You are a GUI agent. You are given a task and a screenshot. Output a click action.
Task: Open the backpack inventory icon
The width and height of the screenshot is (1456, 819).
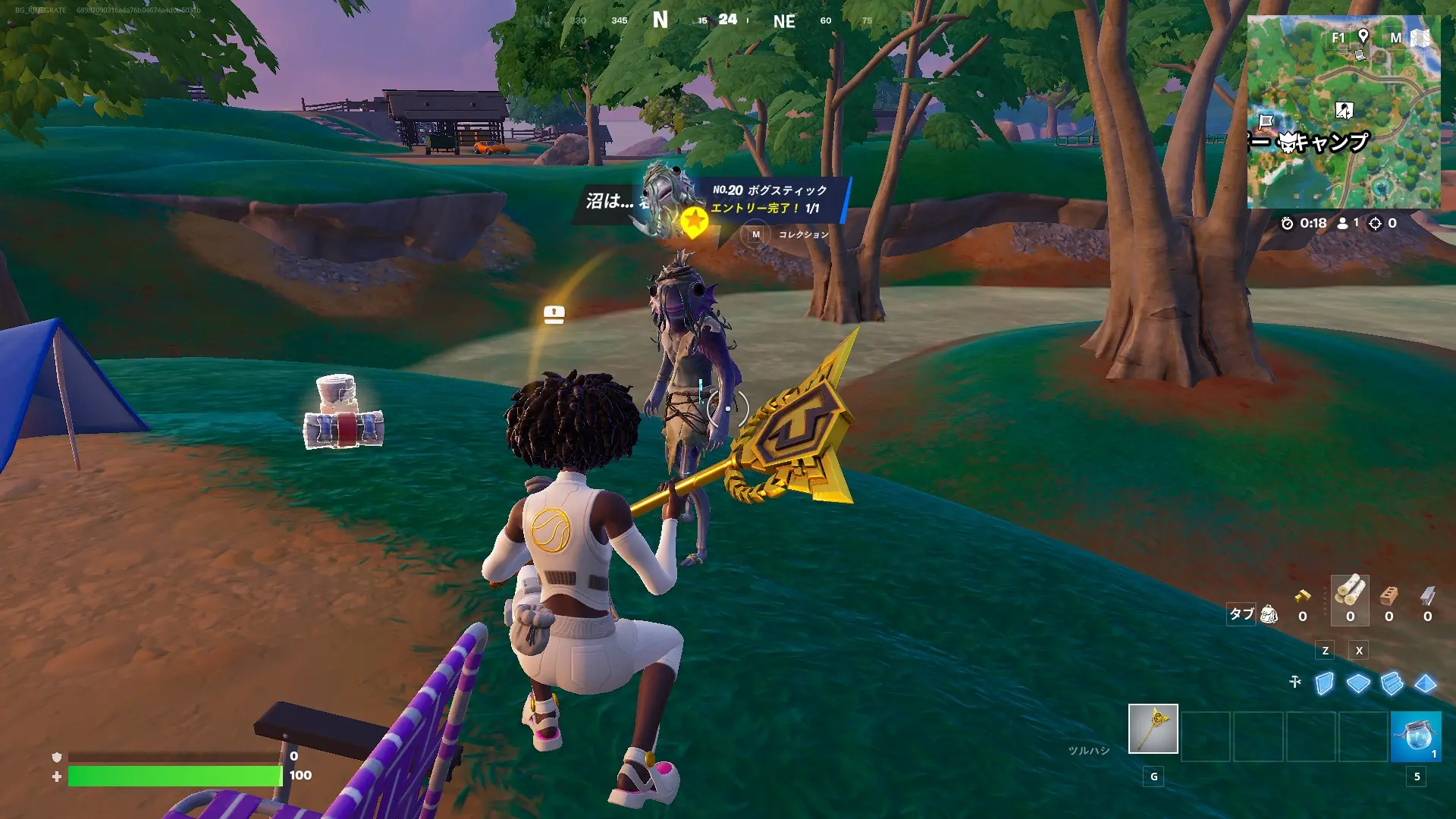(1269, 614)
